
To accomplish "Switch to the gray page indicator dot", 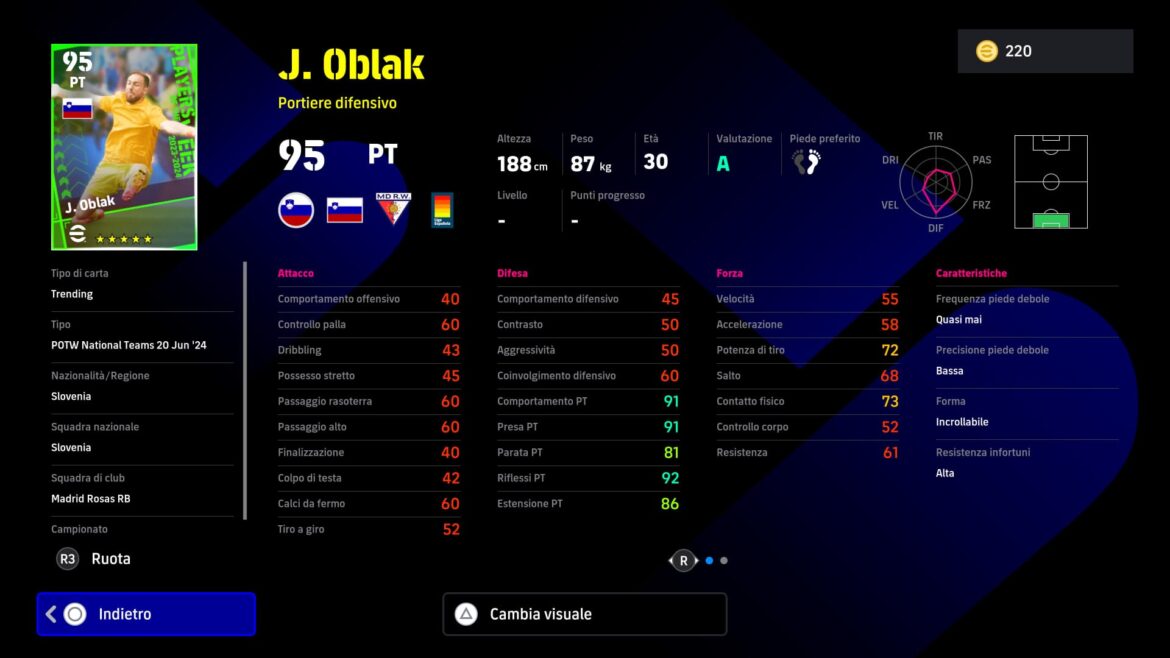I will point(724,561).
